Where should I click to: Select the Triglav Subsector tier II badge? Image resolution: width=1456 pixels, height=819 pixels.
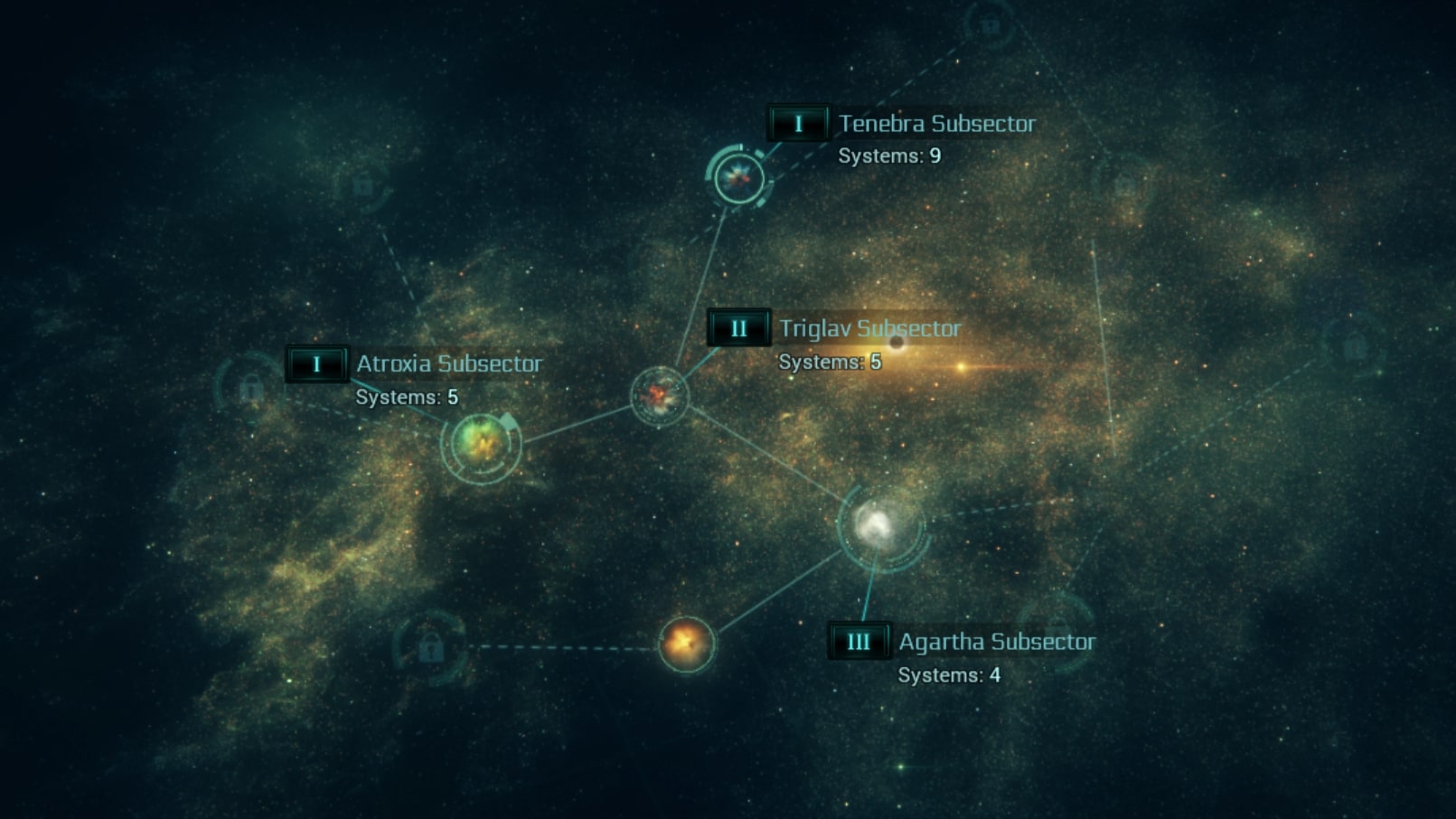738,328
